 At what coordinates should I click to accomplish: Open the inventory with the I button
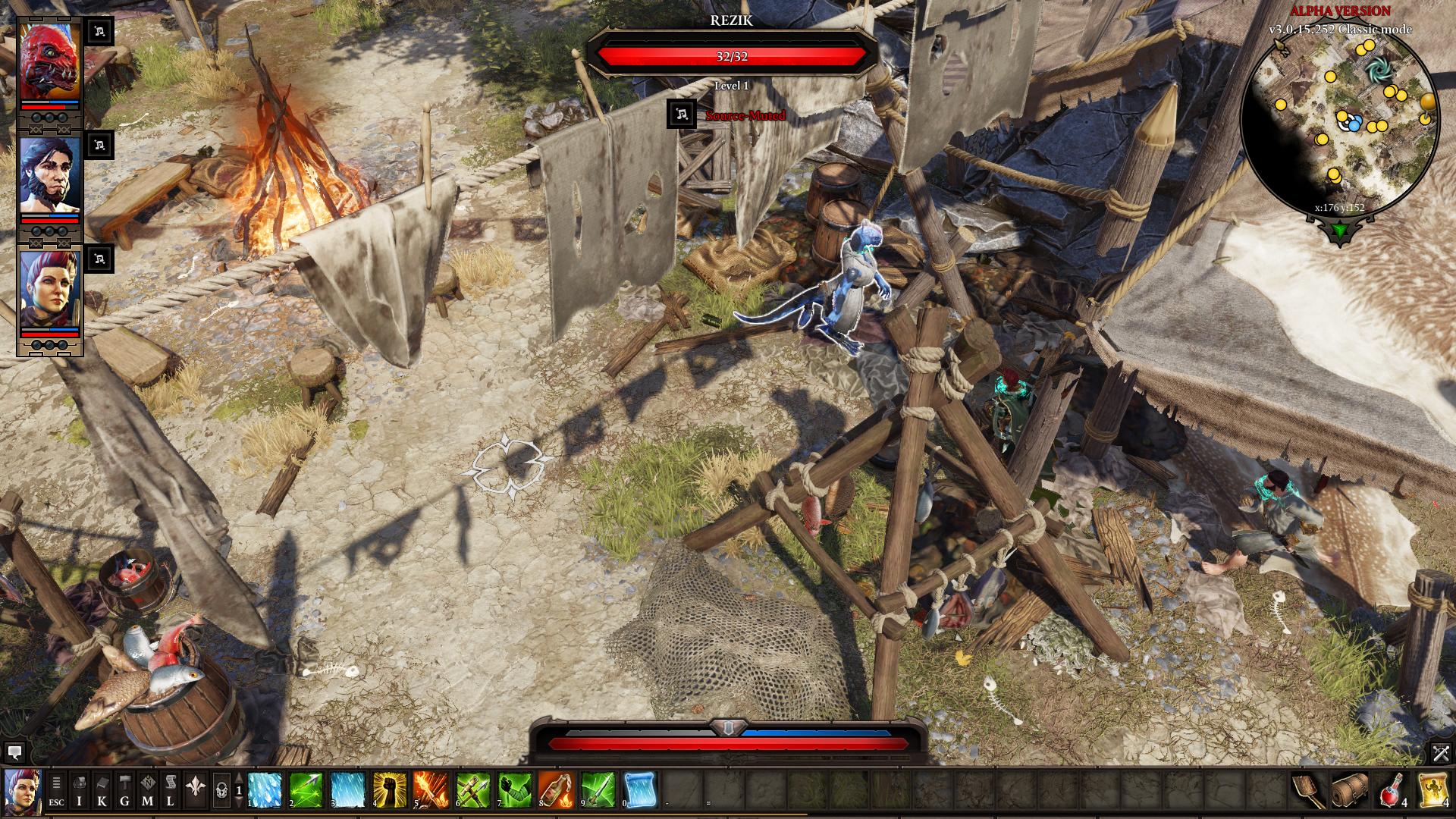(80, 789)
